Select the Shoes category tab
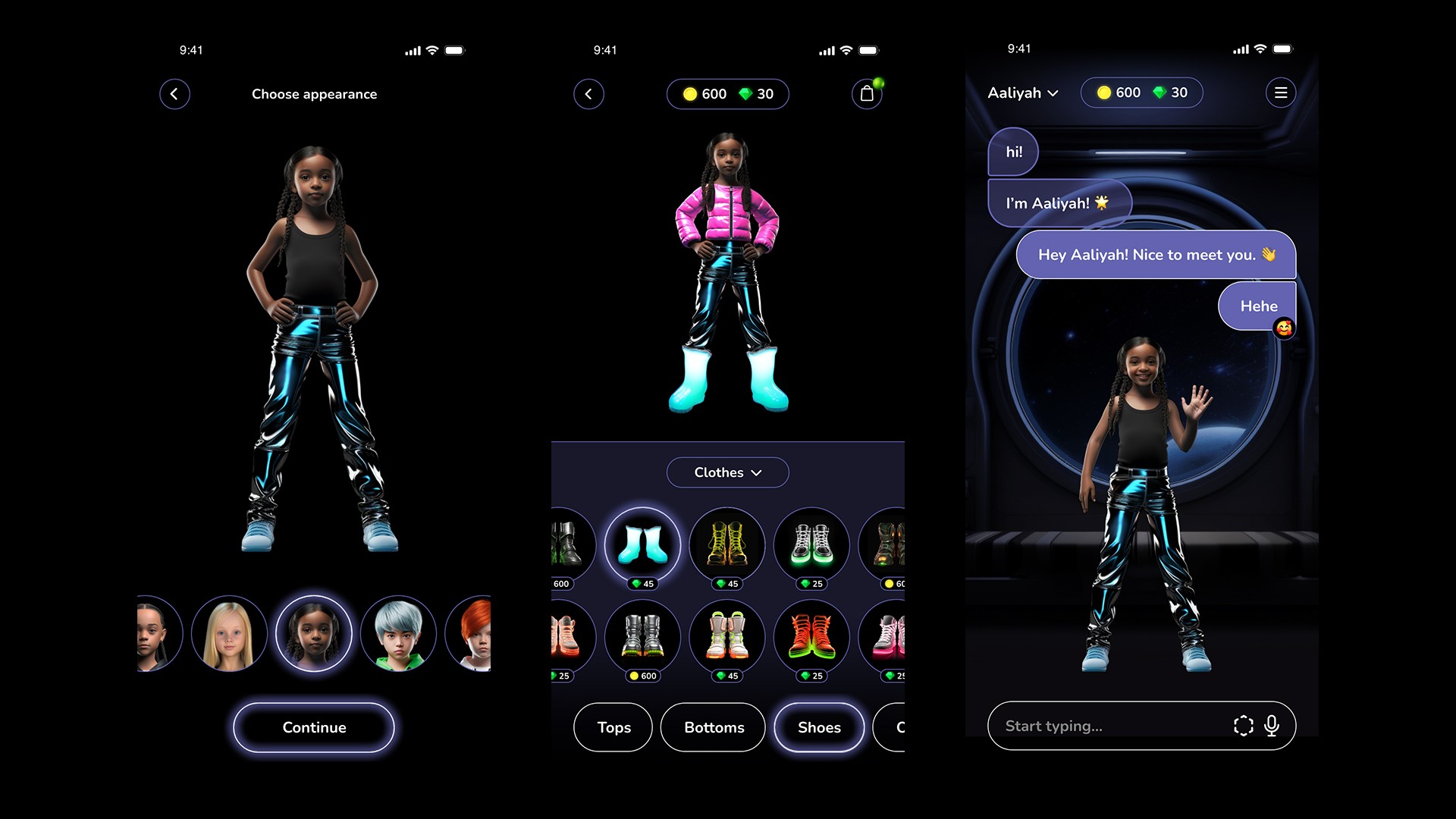The width and height of the screenshot is (1456, 819). click(819, 727)
